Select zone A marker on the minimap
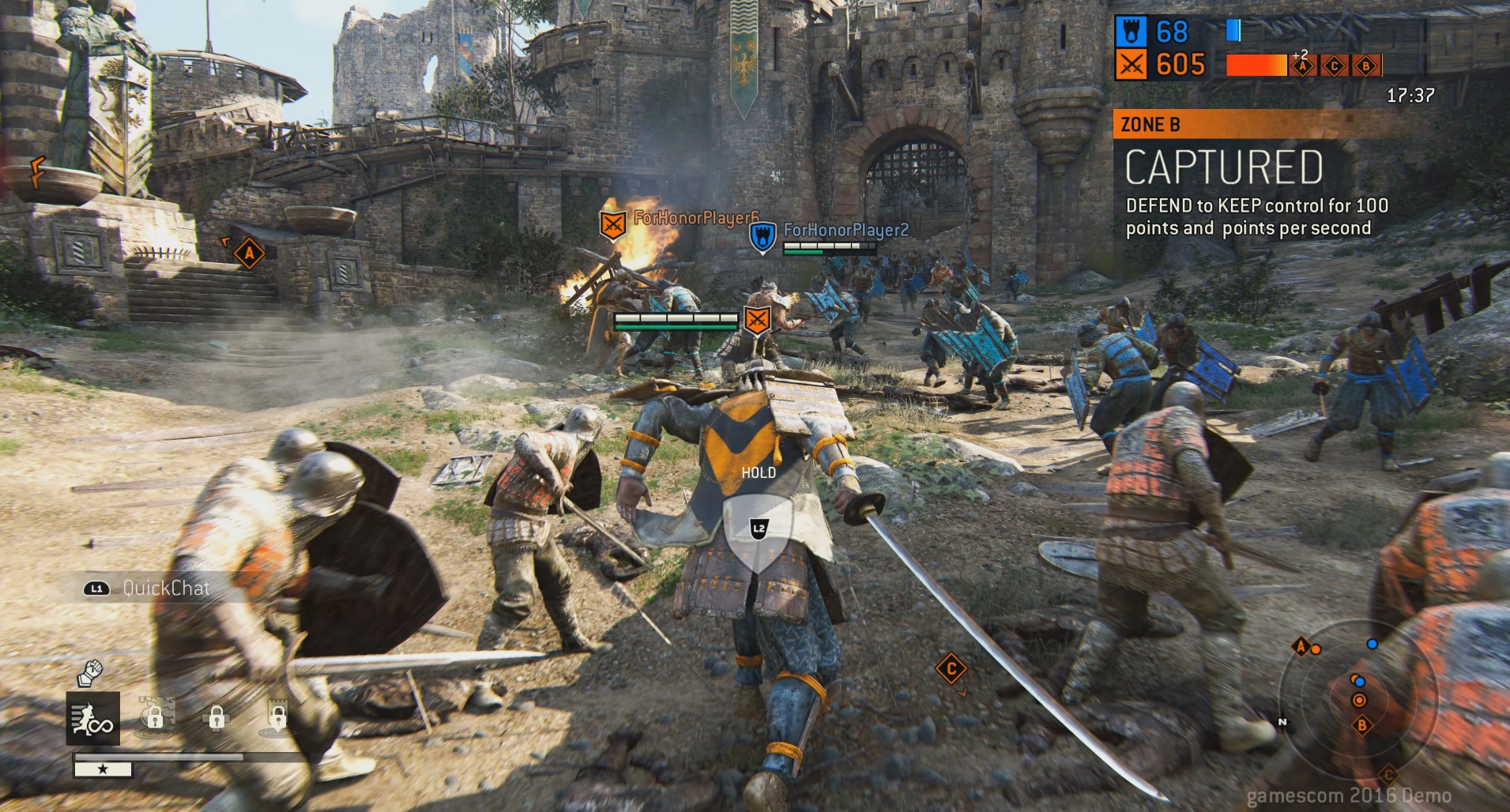 click(x=1301, y=648)
